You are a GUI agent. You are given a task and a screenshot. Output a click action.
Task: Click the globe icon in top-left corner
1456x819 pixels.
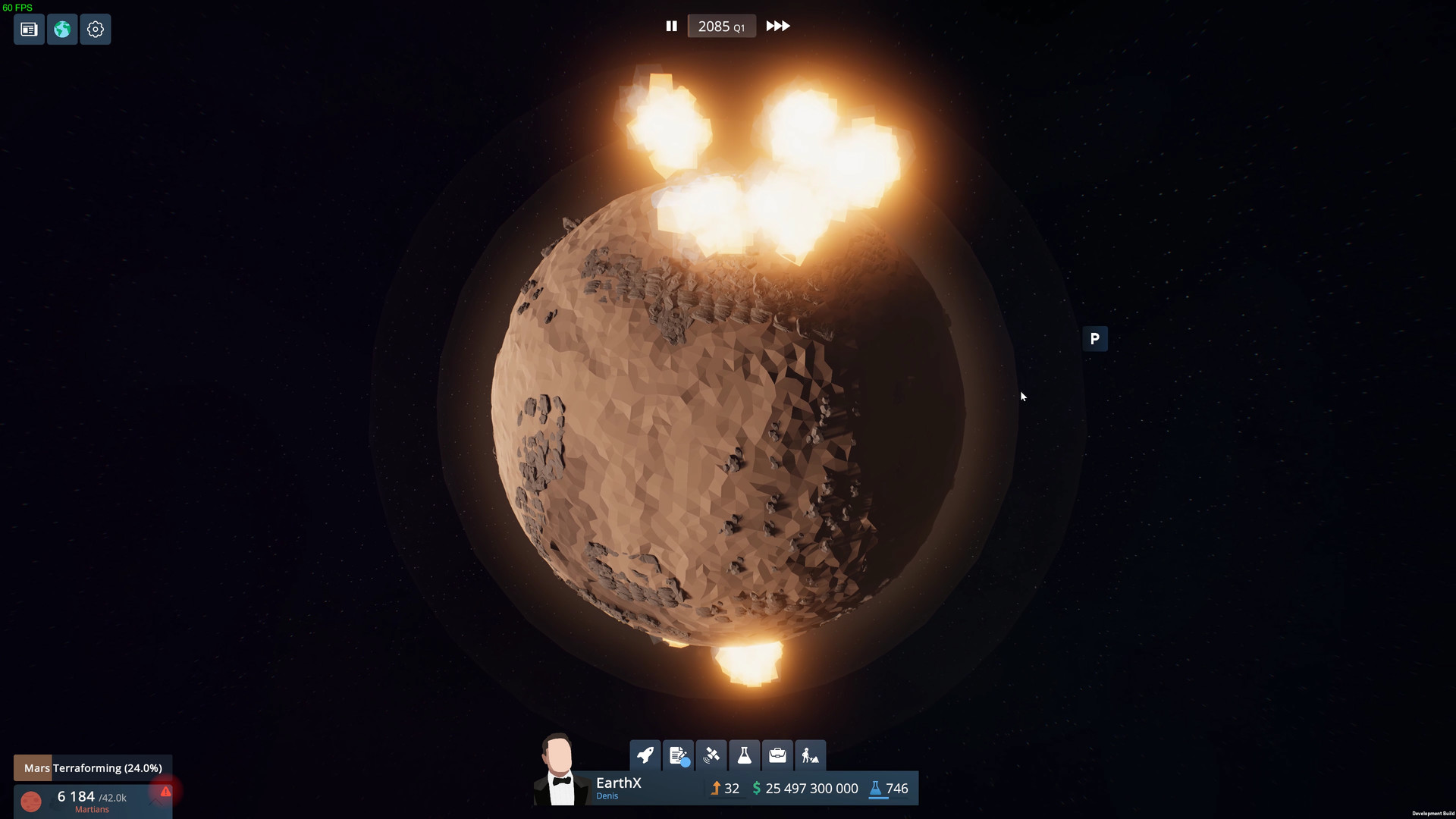tap(61, 30)
